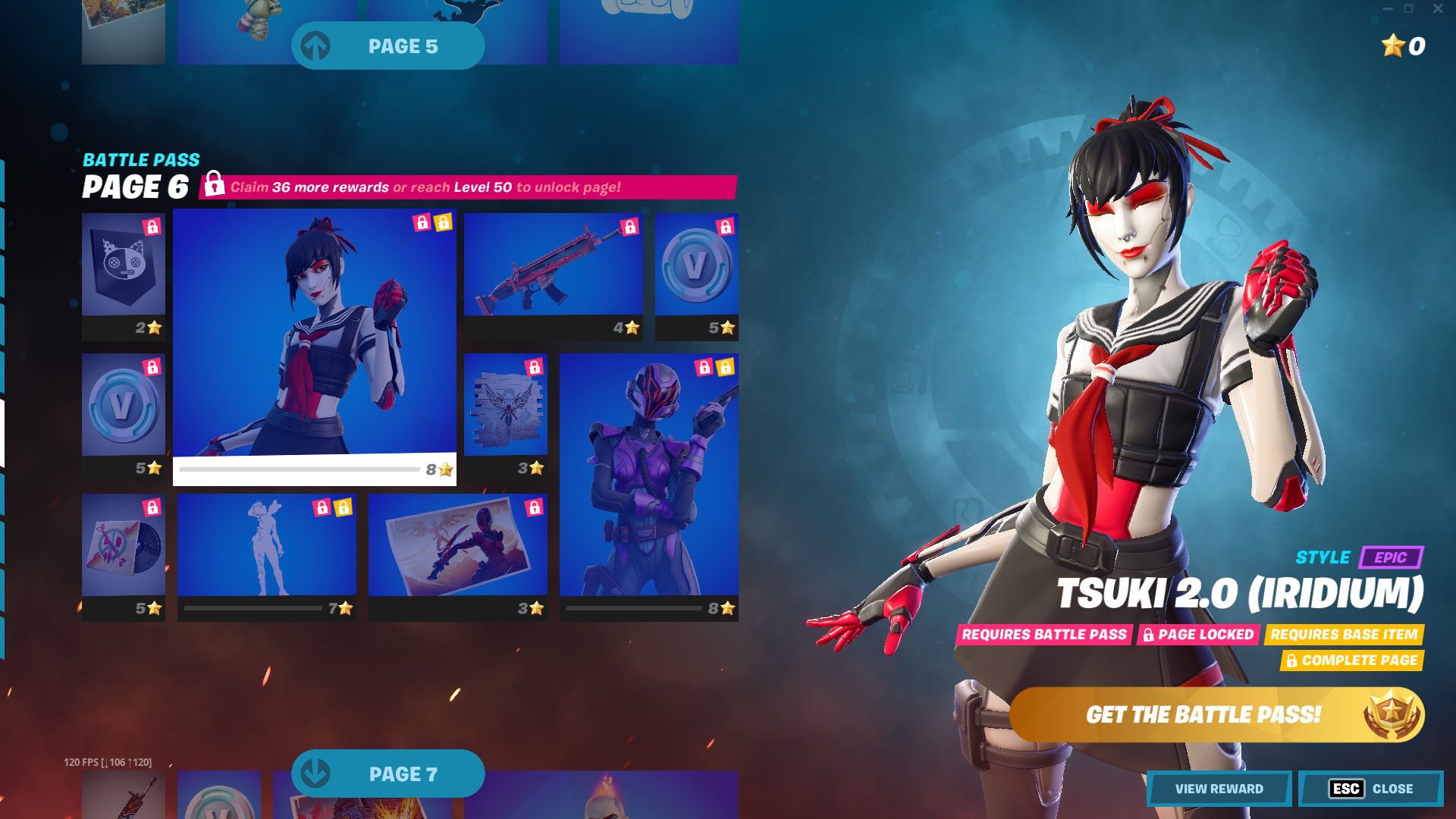Click the battle star counter at top right

[x=1401, y=47]
